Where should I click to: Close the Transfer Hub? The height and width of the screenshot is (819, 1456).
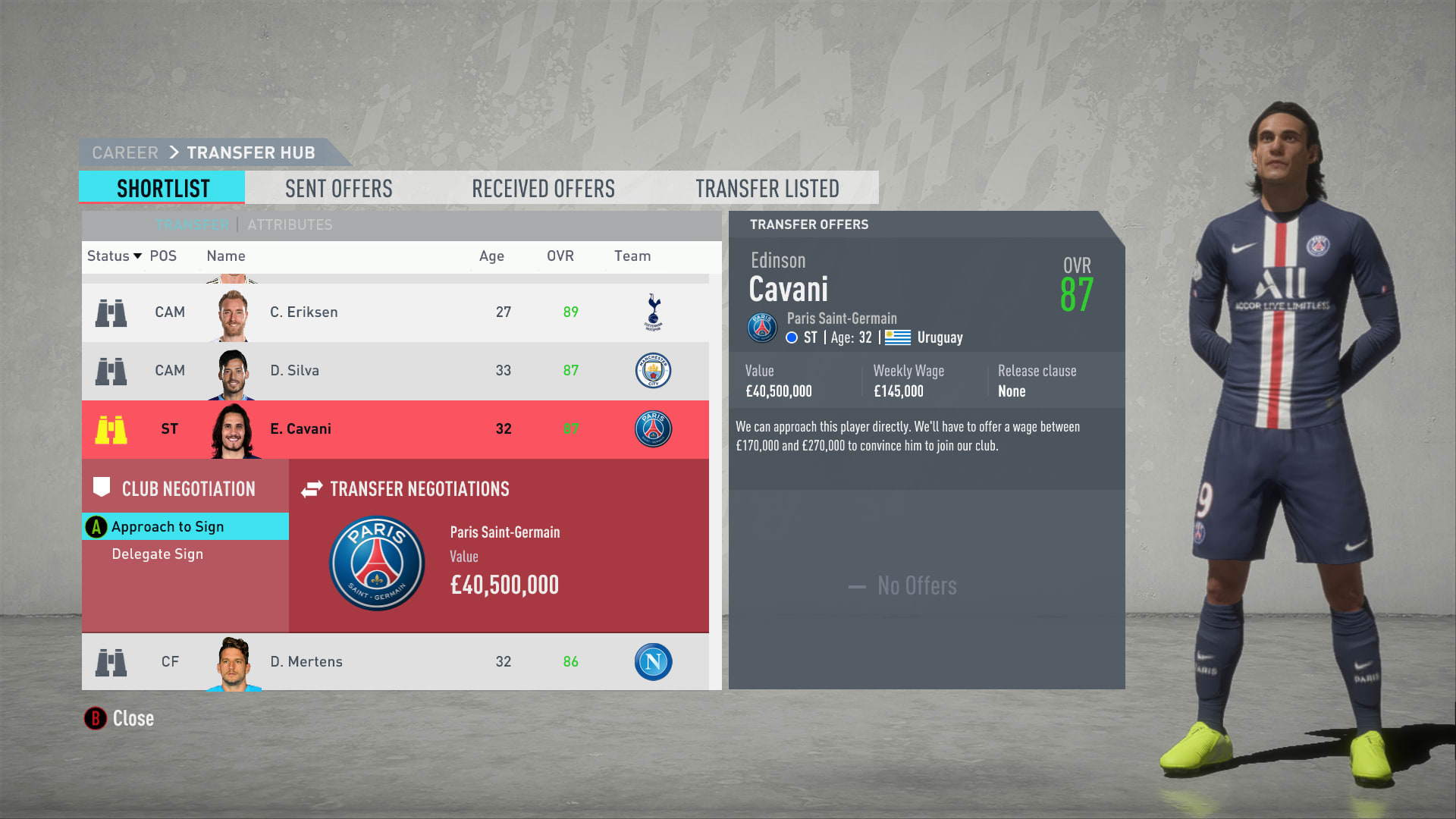[119, 718]
